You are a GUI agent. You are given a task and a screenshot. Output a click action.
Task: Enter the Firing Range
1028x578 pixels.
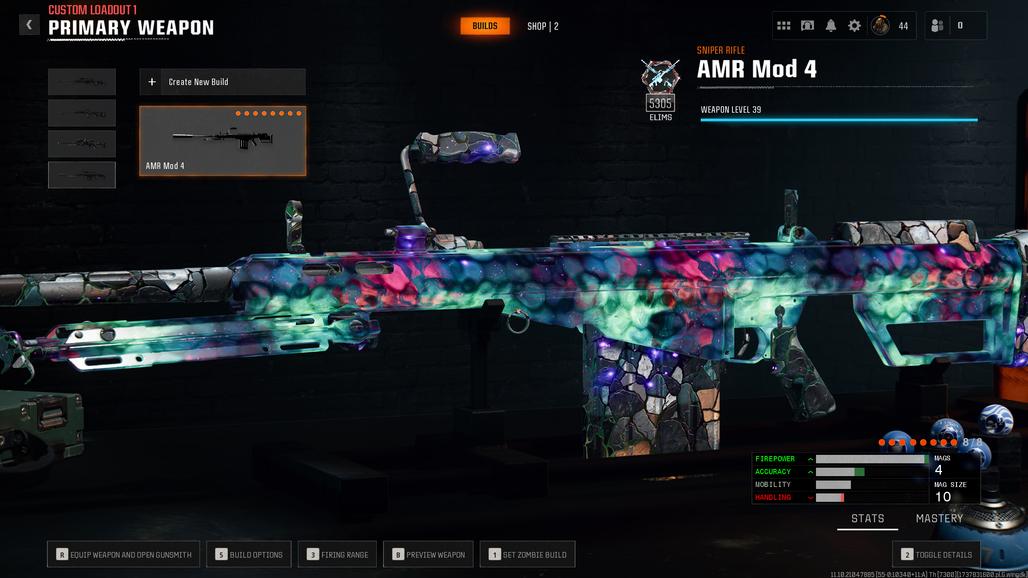tap(338, 554)
